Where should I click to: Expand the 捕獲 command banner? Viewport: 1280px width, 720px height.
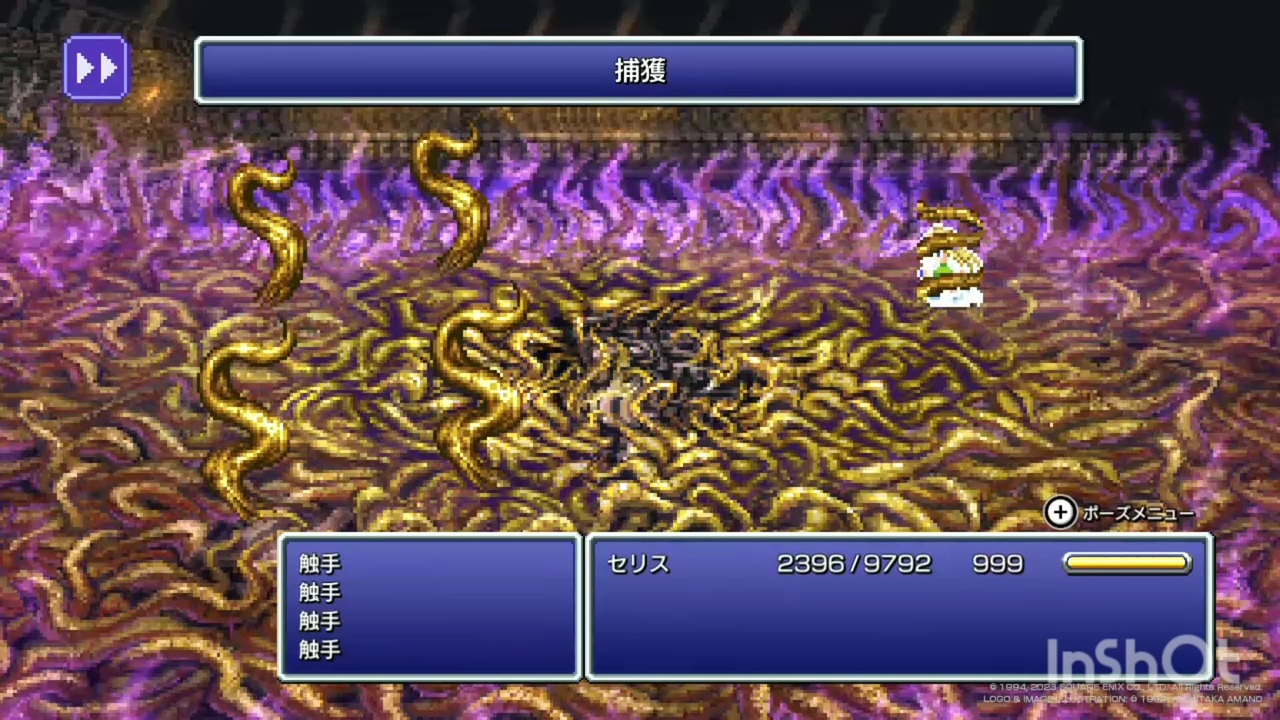point(639,70)
